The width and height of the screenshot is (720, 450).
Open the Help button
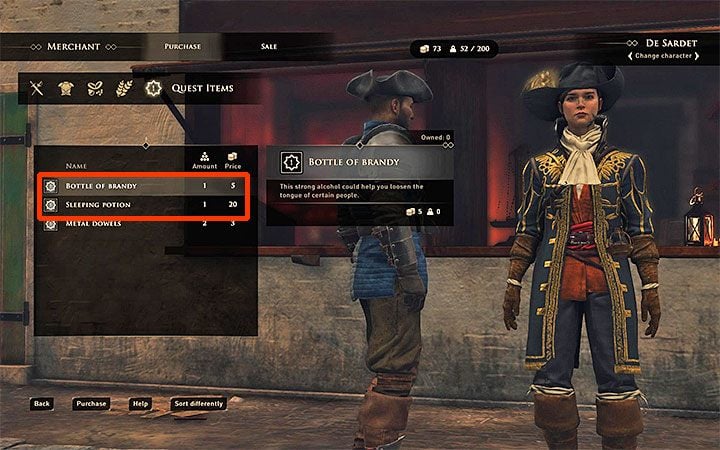141,404
